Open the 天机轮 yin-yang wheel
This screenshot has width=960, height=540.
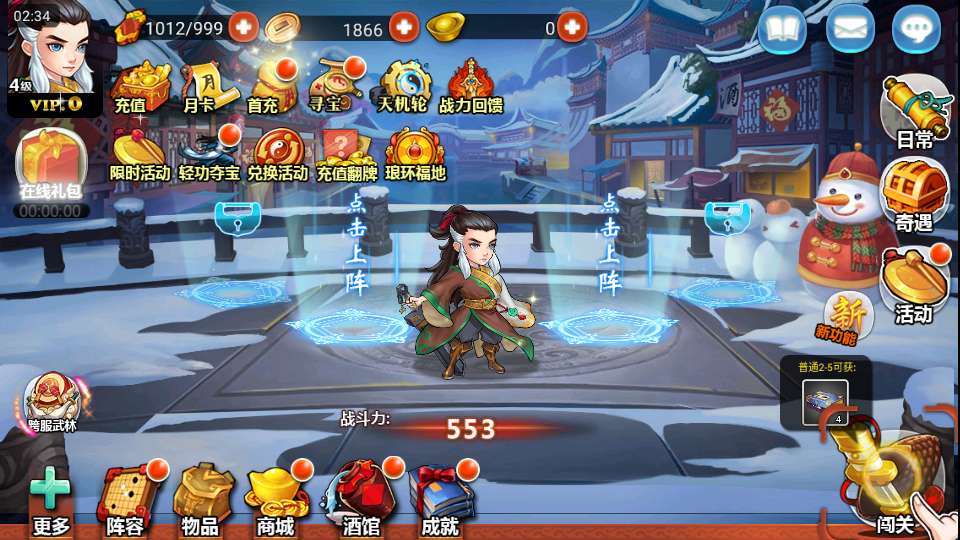[x=403, y=84]
